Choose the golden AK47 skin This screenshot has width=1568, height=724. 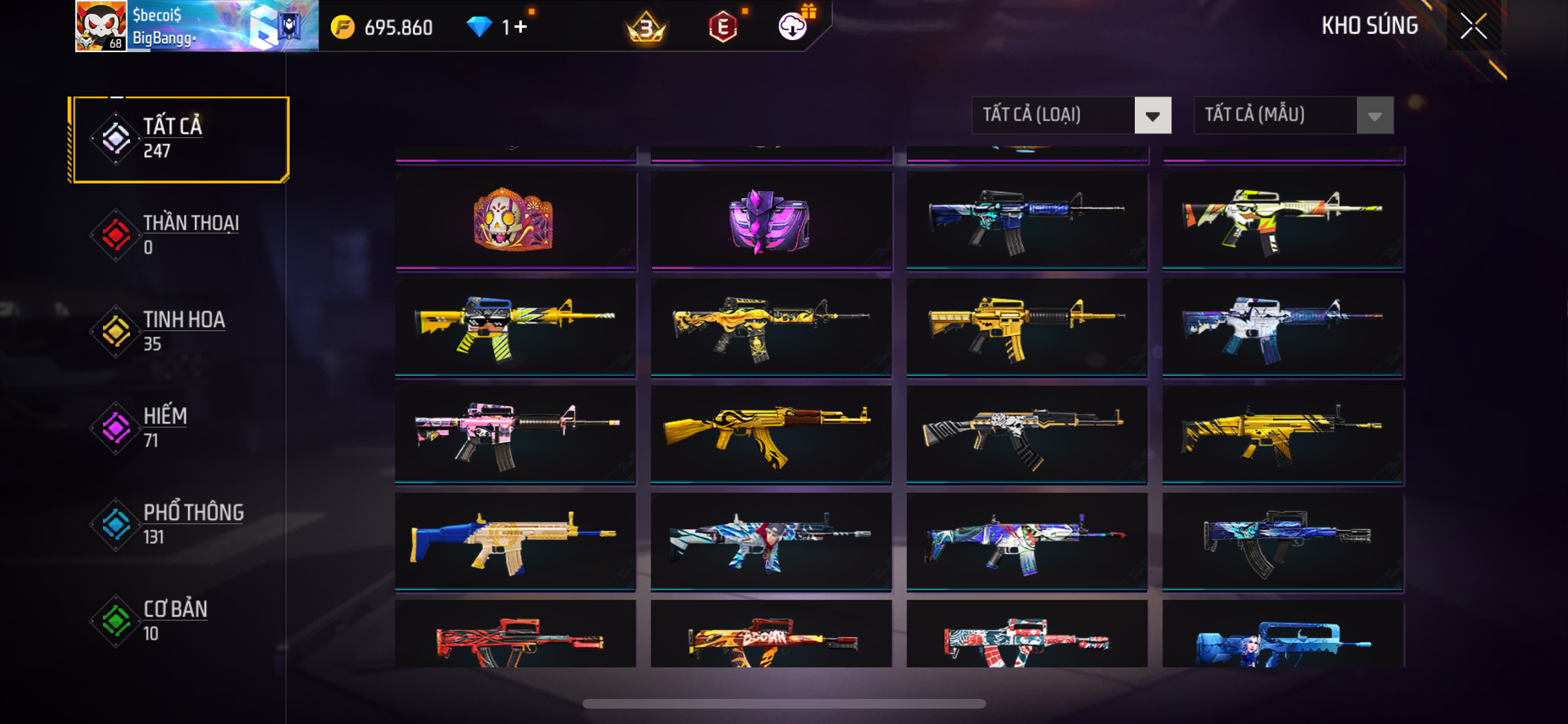tap(770, 434)
